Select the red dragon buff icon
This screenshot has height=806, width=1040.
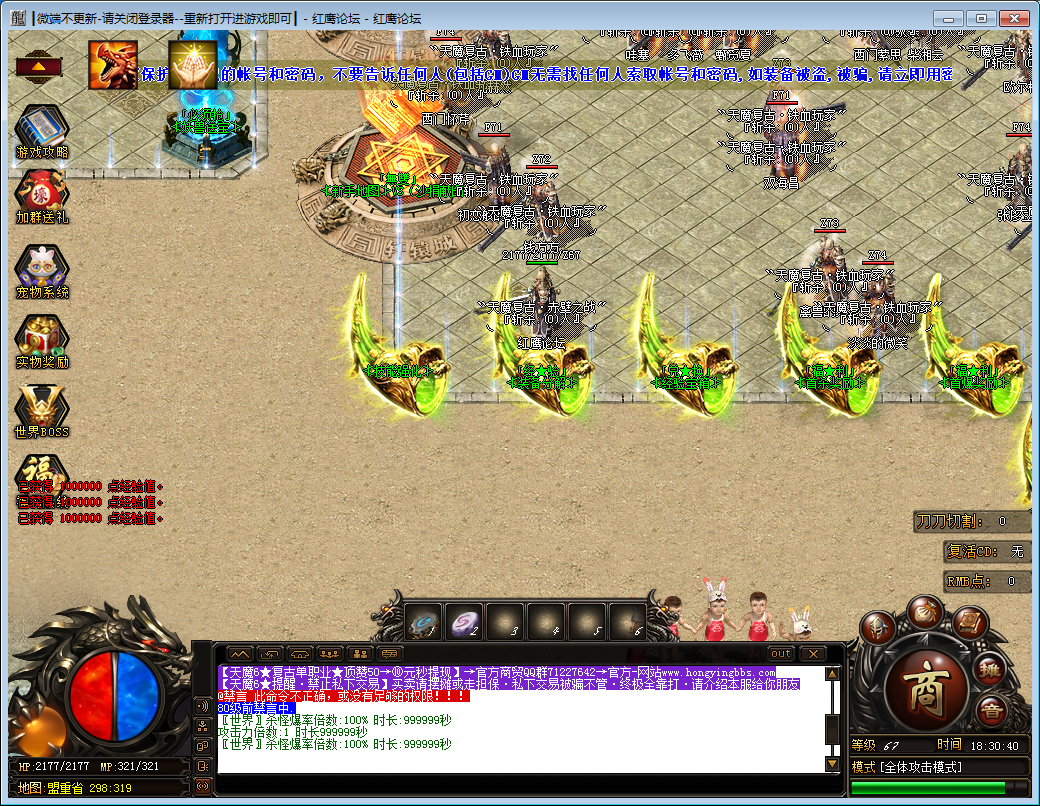[113, 65]
